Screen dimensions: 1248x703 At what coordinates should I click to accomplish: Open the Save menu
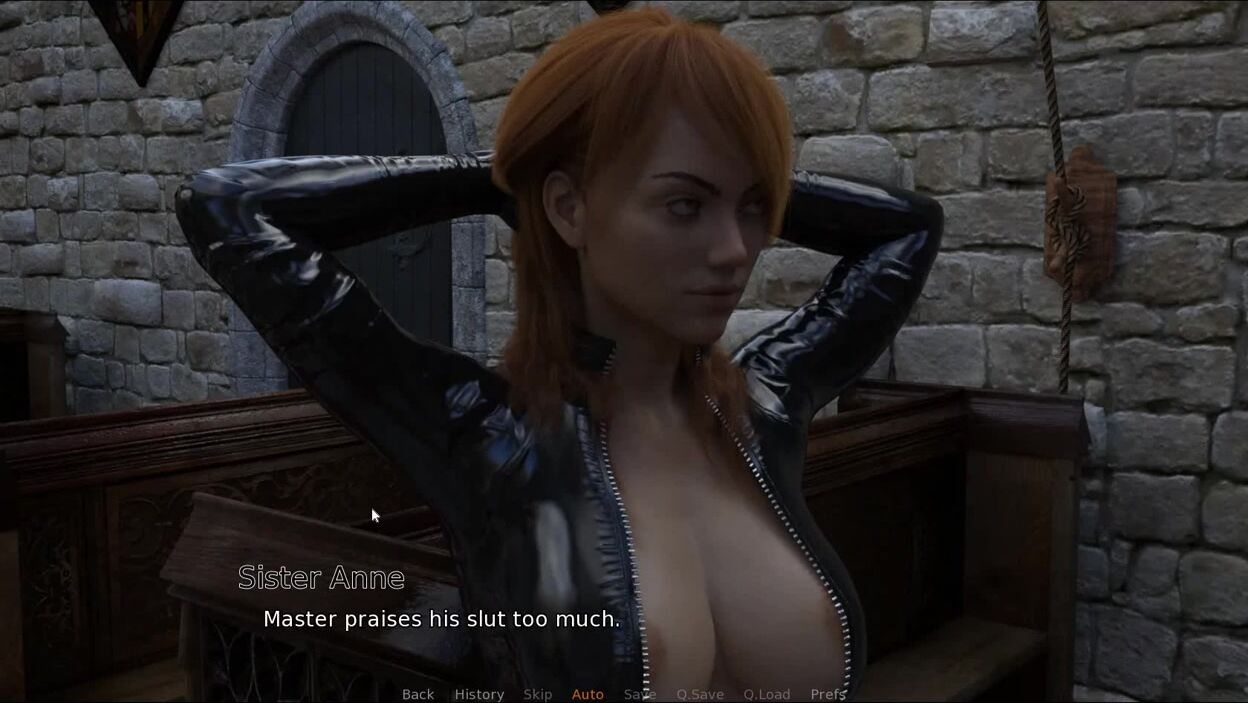(x=640, y=694)
